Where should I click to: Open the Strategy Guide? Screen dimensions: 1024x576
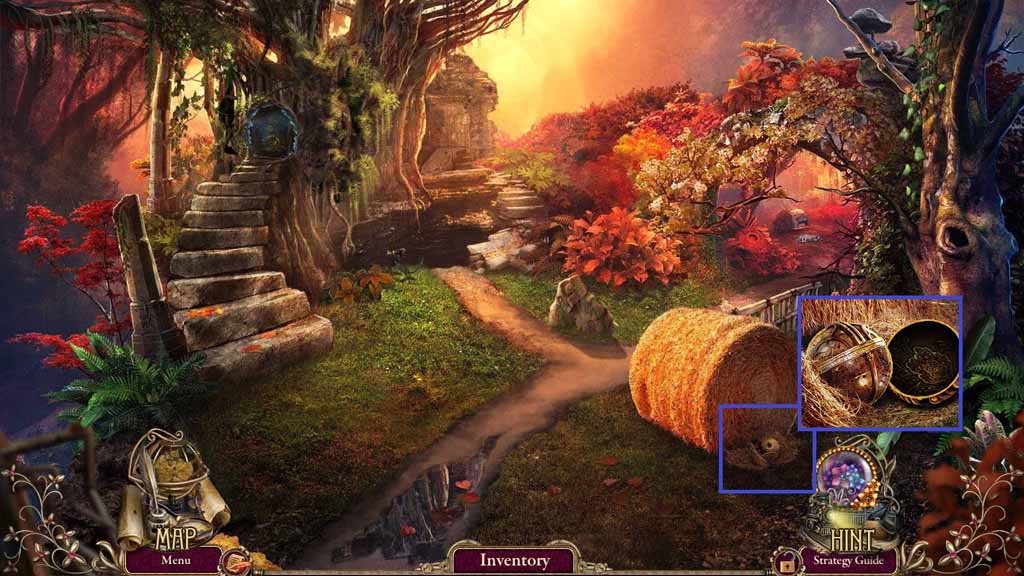tap(849, 560)
